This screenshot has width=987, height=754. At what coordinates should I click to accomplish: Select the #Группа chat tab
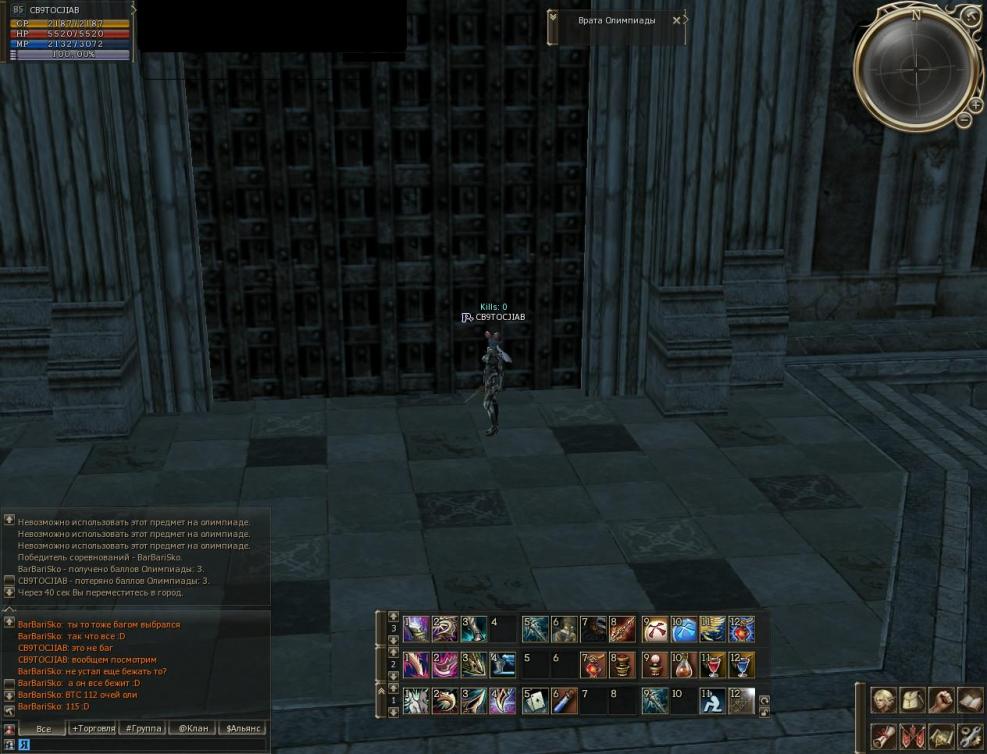143,728
